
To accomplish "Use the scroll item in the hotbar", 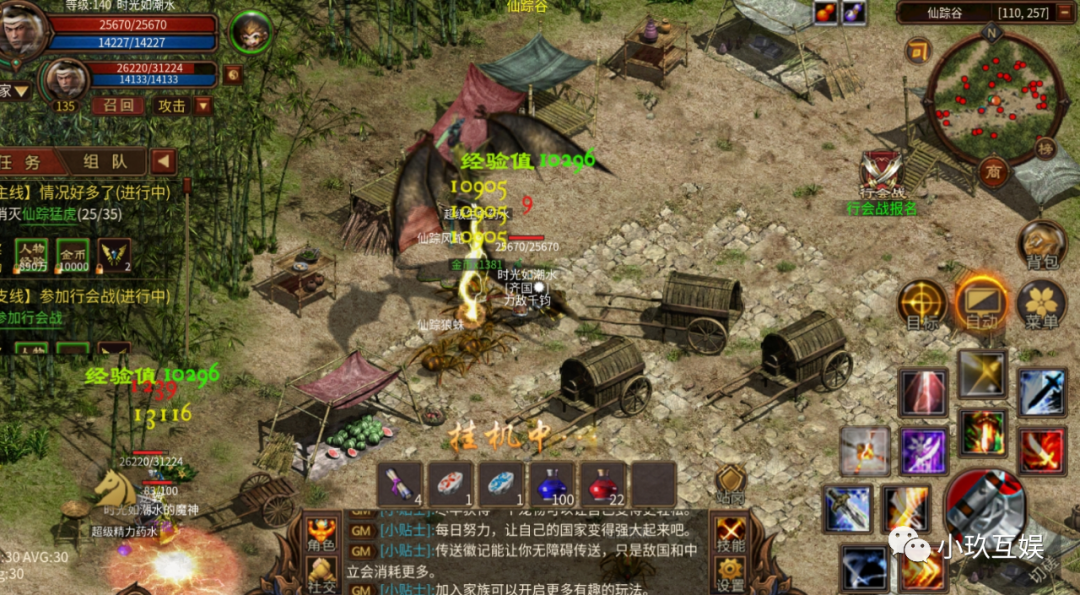I will [x=400, y=483].
